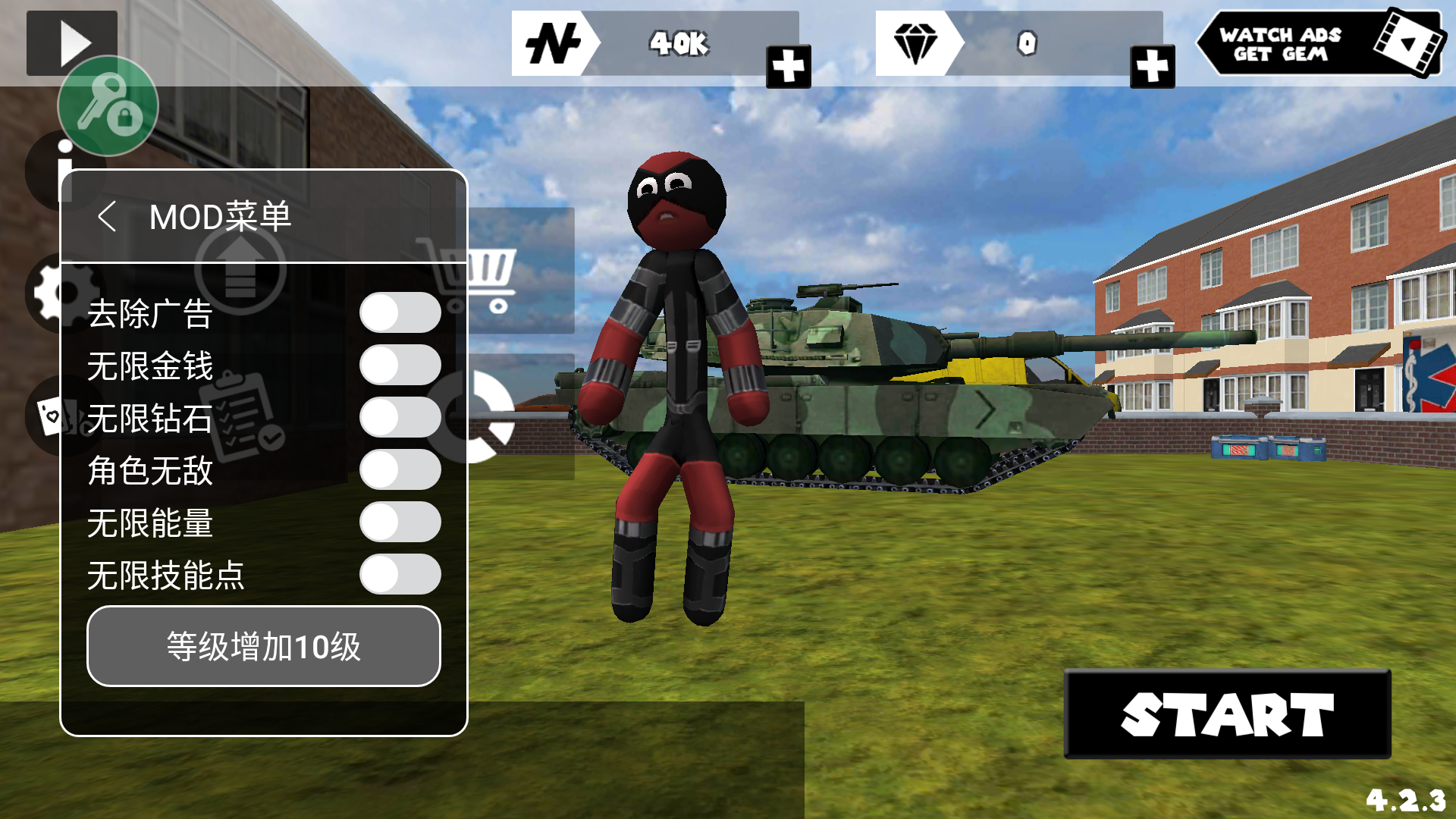This screenshot has width=1456, height=819.
Task: Activate the 角色无敌 switch
Action: (x=400, y=470)
